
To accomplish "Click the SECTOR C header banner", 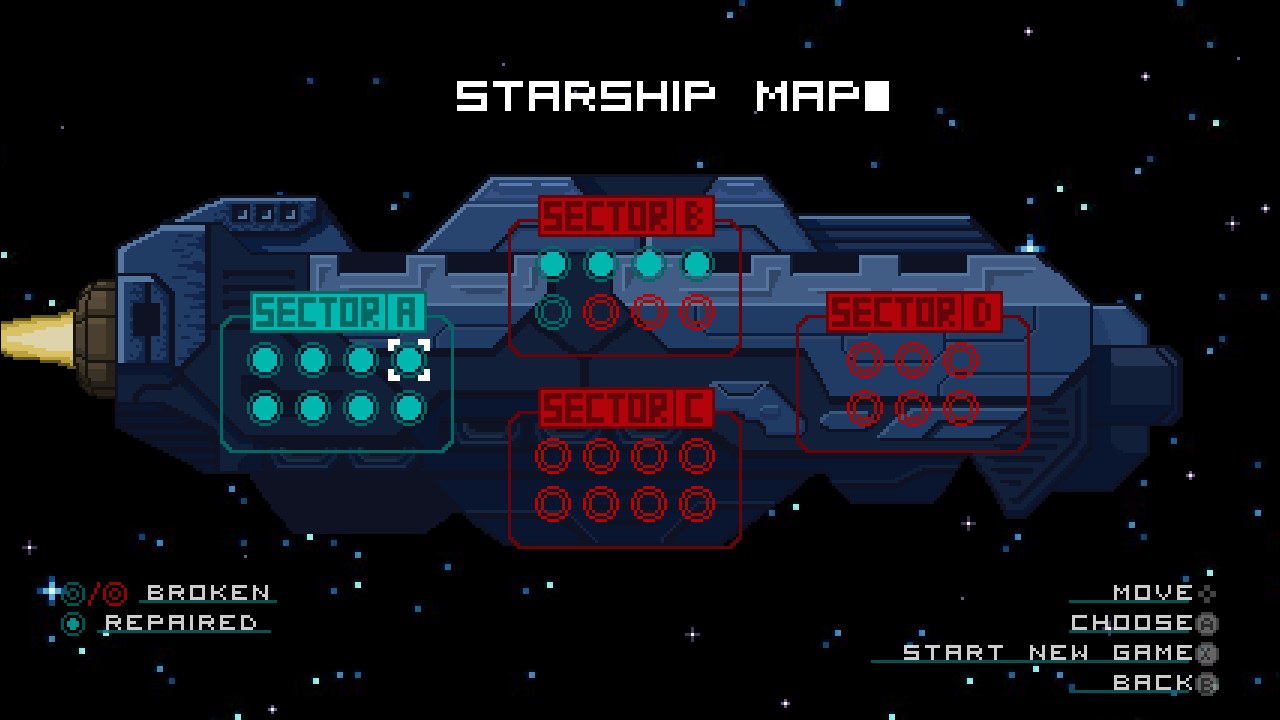I will pos(625,411).
